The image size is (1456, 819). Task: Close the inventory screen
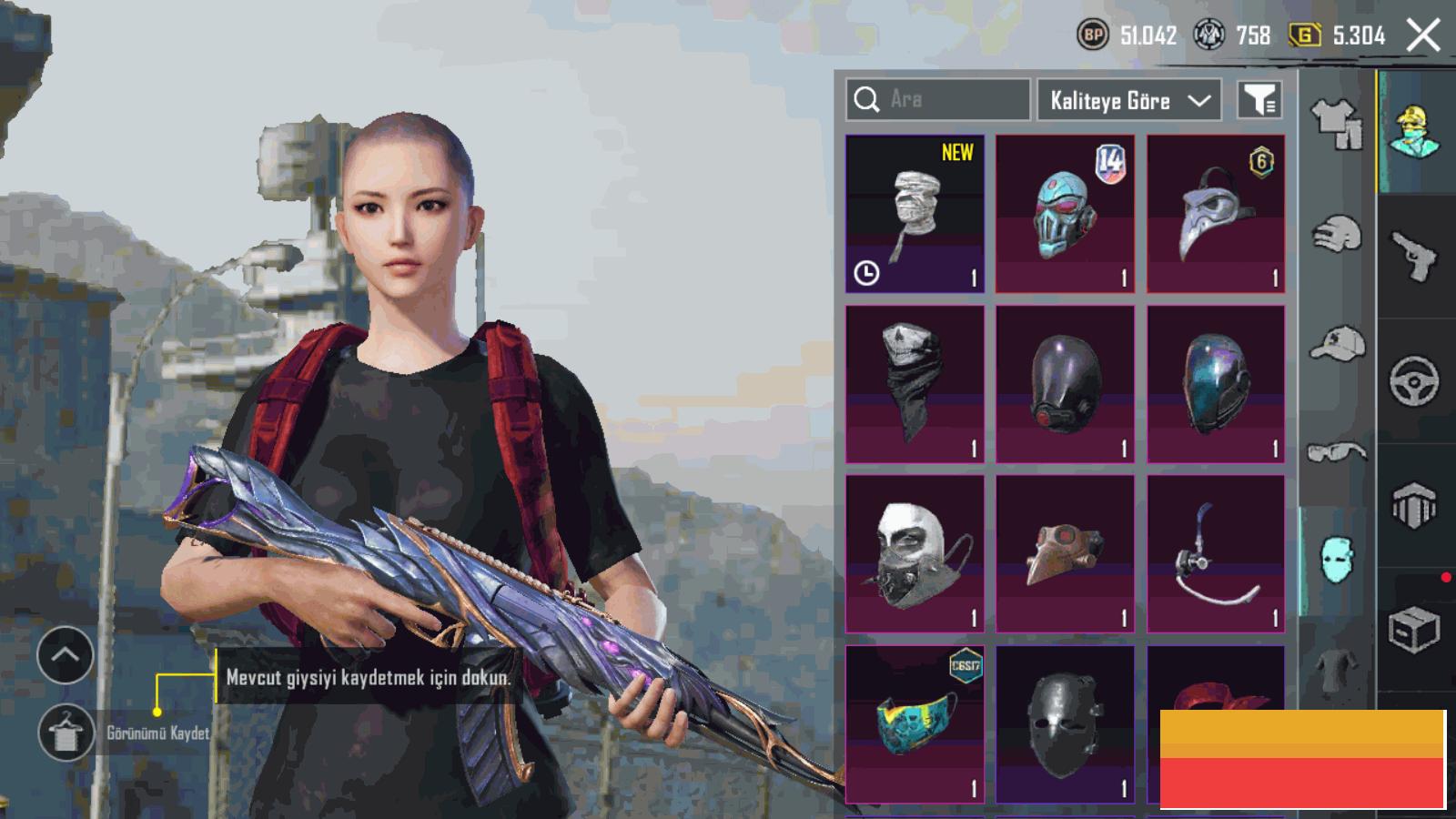(1423, 35)
